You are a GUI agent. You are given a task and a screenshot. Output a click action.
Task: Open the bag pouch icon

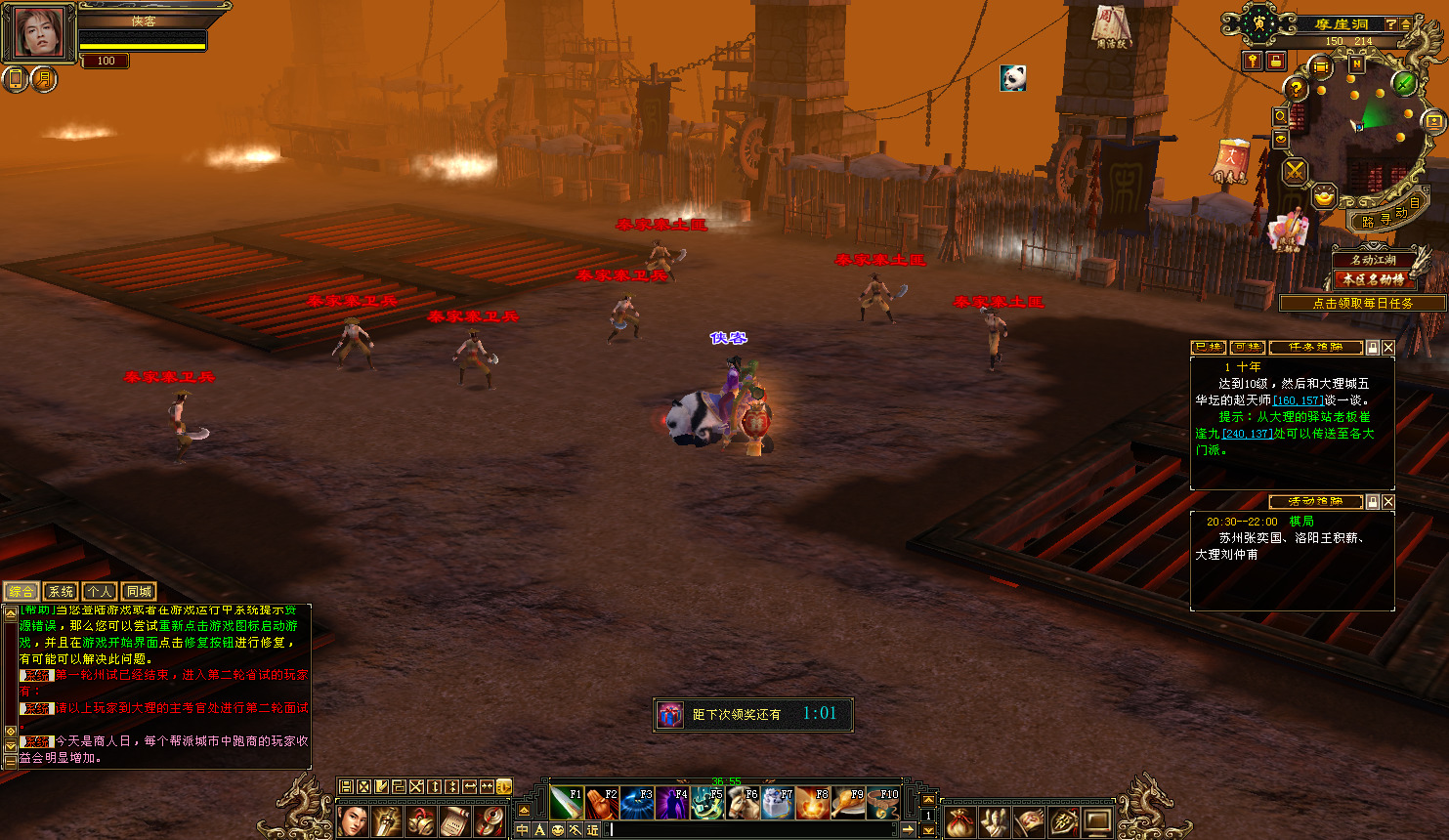point(959,821)
